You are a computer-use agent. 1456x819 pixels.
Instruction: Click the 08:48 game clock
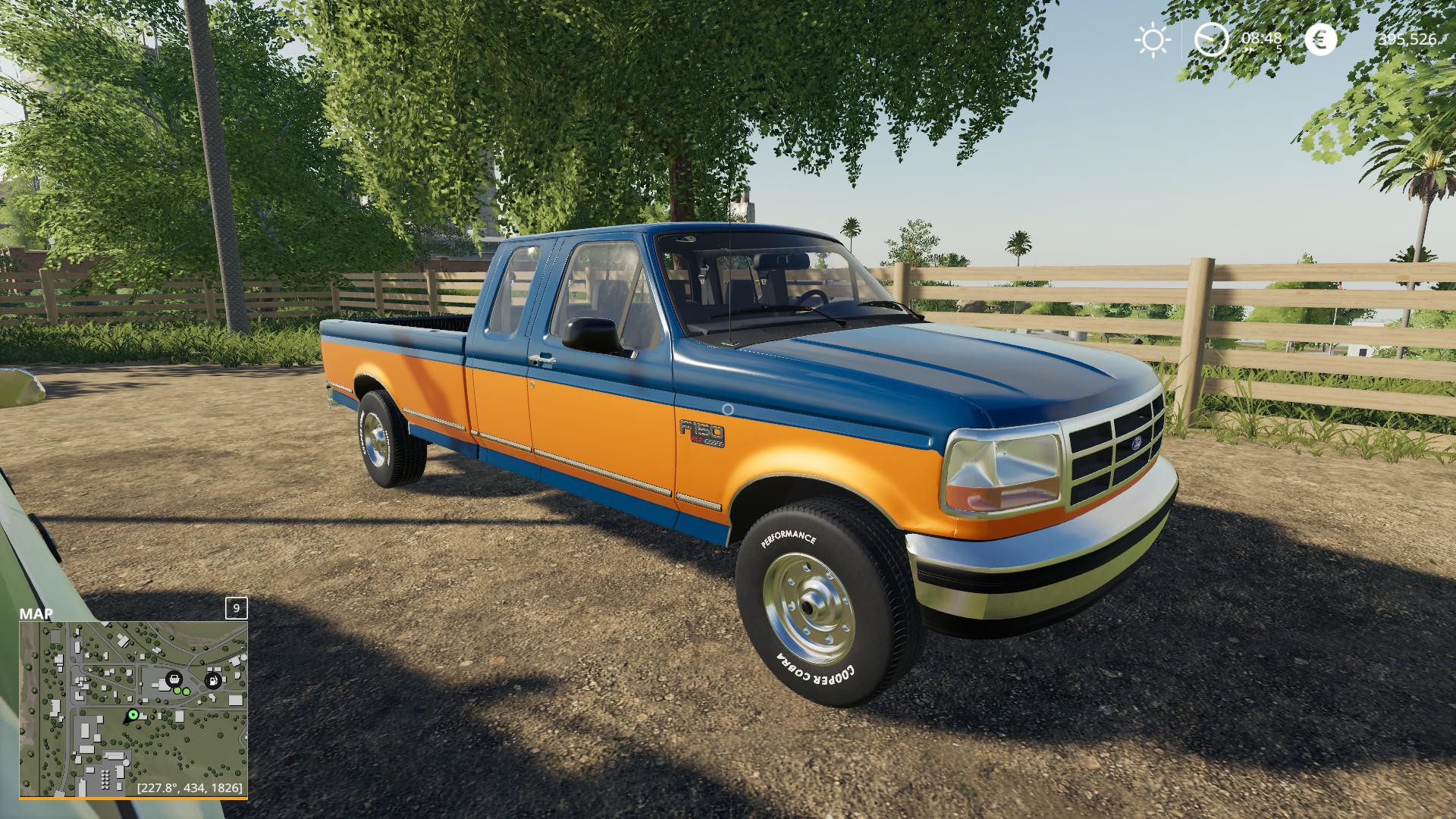point(1261,37)
